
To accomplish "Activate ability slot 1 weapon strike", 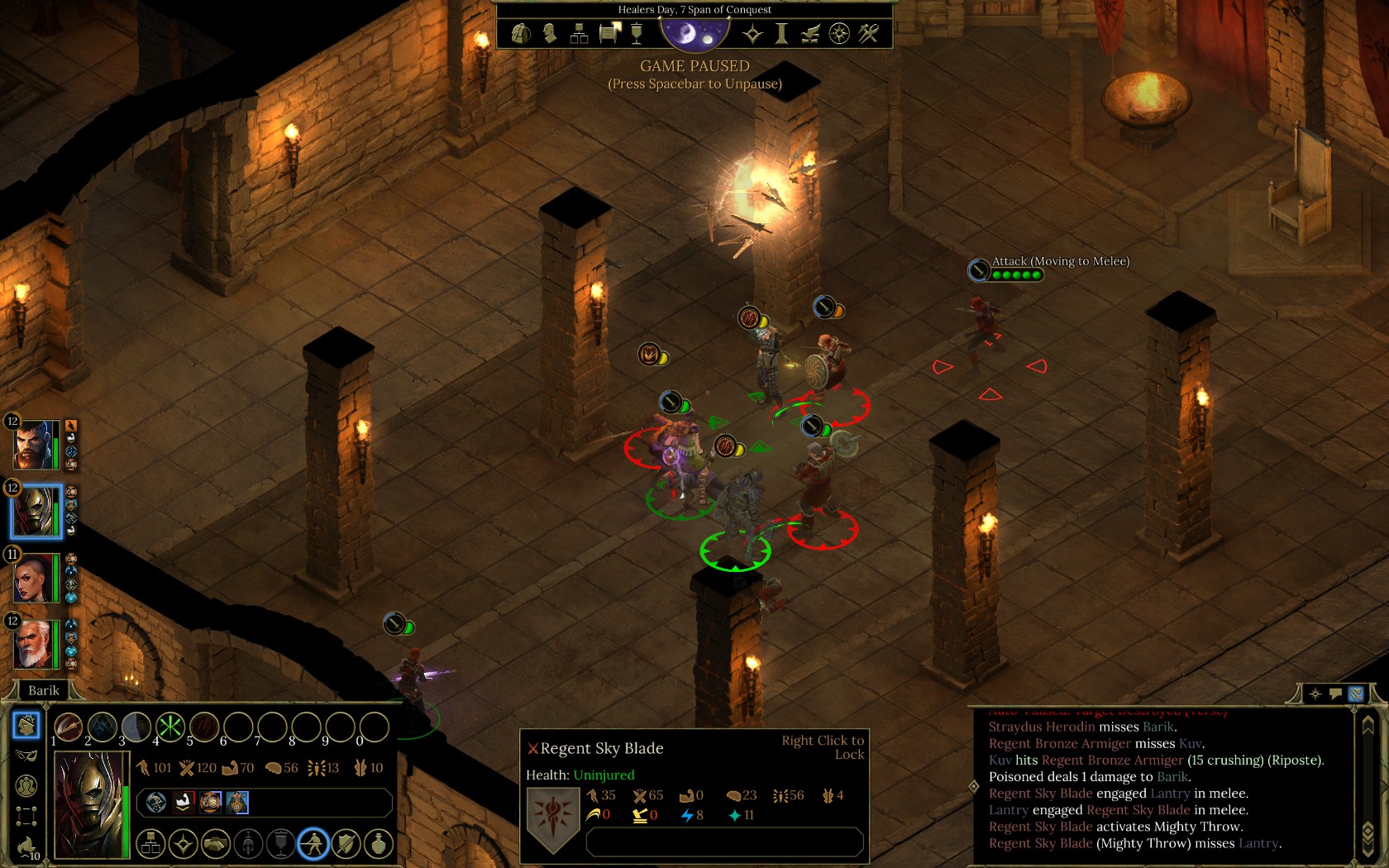I will 68,727.
